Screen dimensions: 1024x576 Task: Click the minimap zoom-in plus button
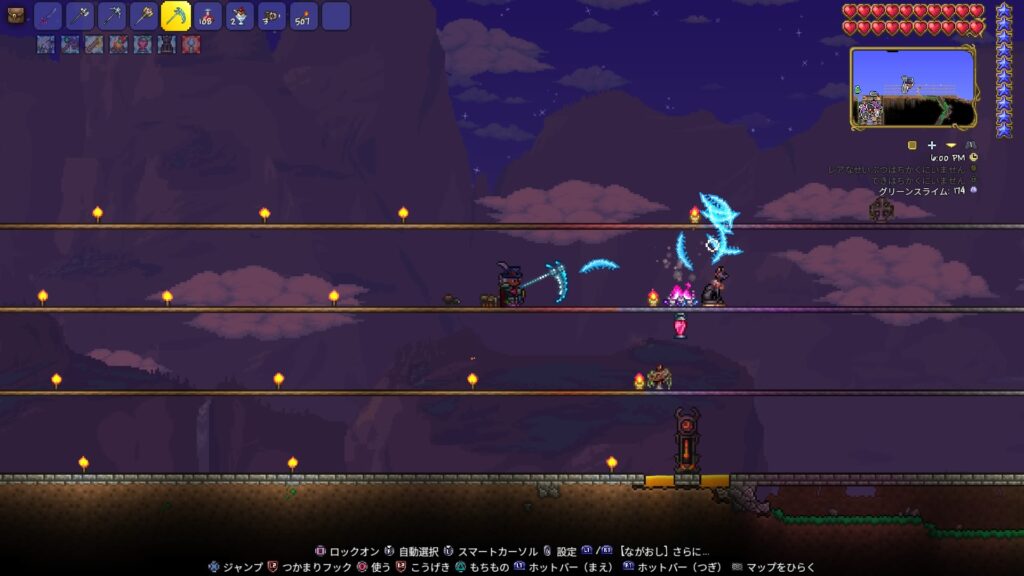932,144
